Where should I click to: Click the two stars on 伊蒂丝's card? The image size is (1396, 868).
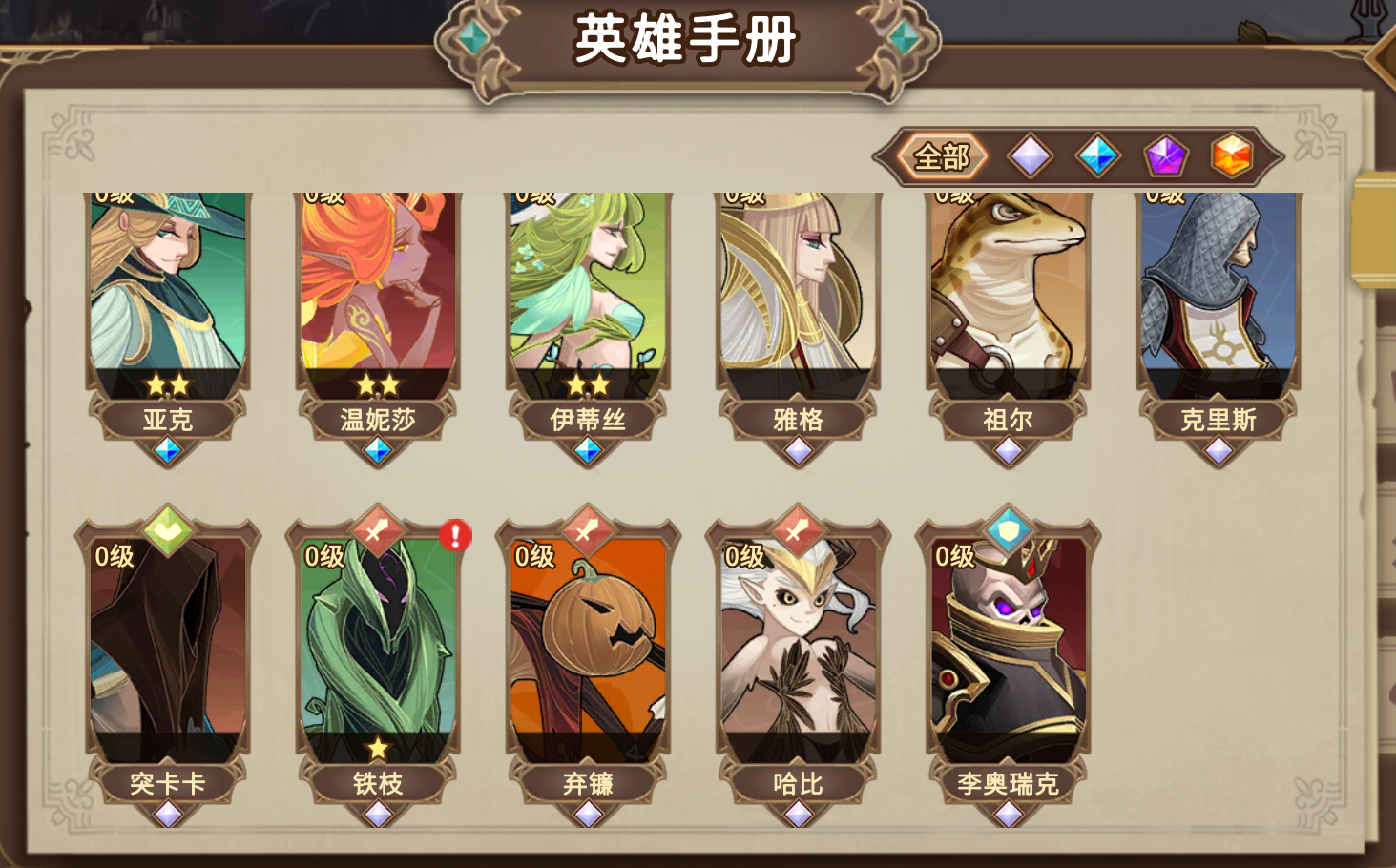[x=590, y=384]
